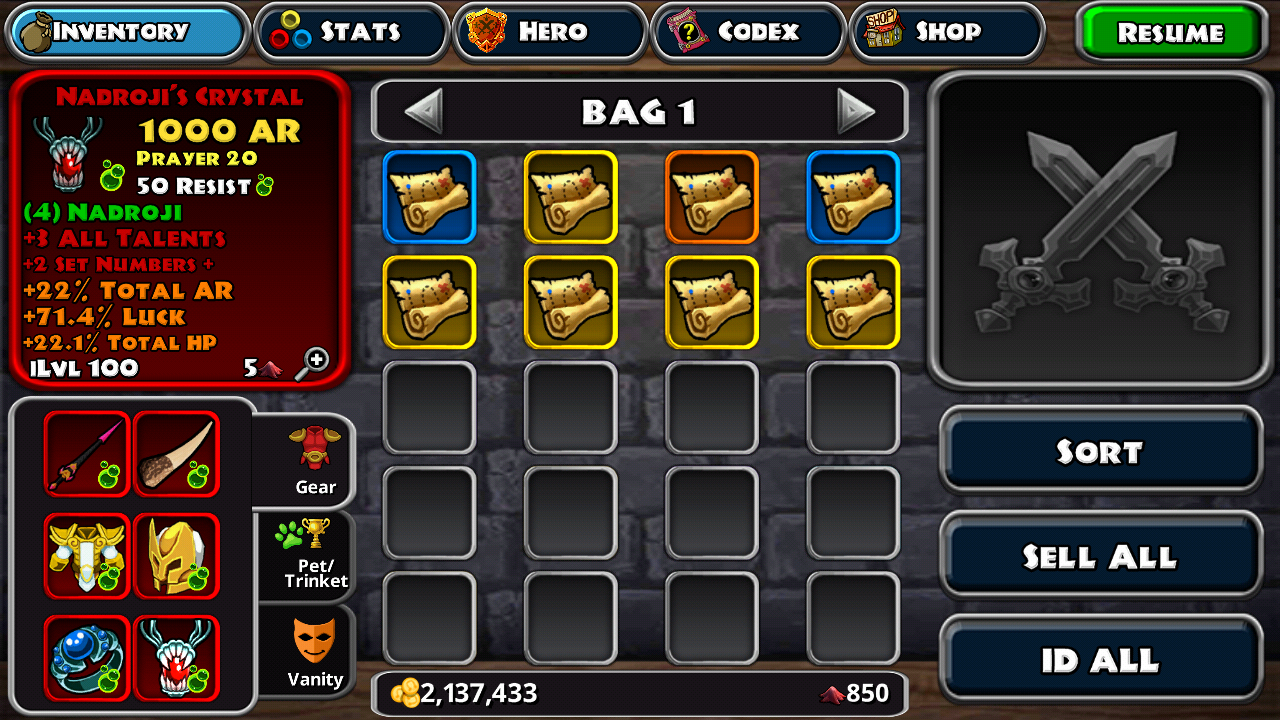Identify all items with ID All
1280x720 pixels.
coord(1100,660)
